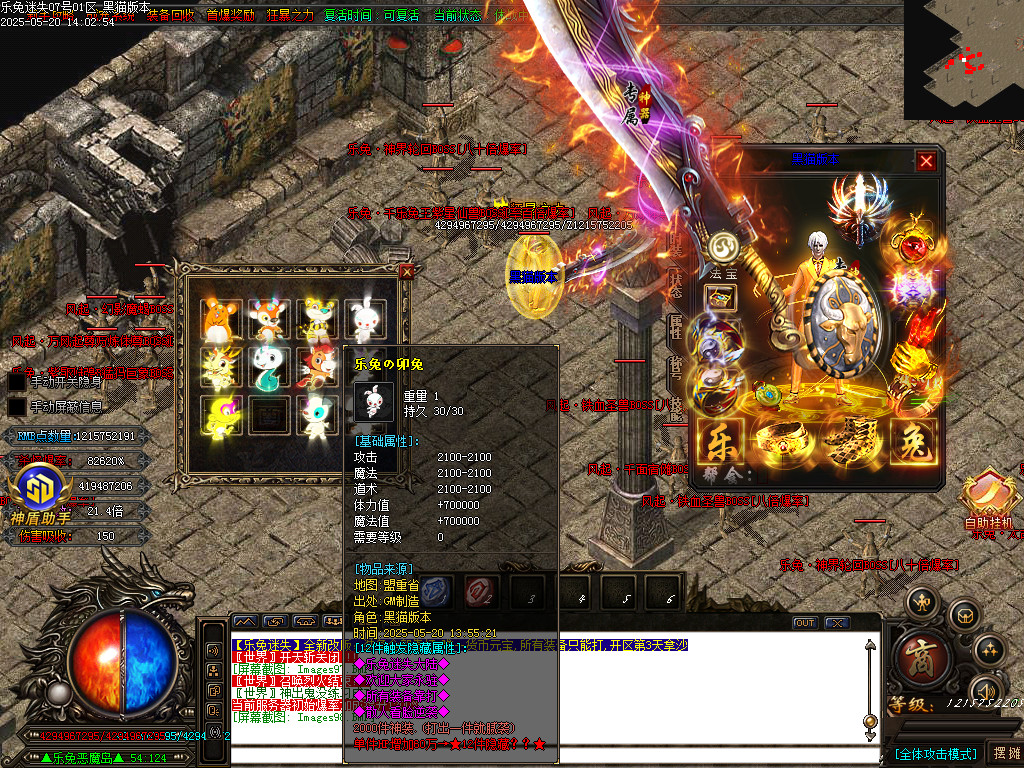1024x768 pixels.
Task: Click the chat window OUT button
Action: (805, 623)
